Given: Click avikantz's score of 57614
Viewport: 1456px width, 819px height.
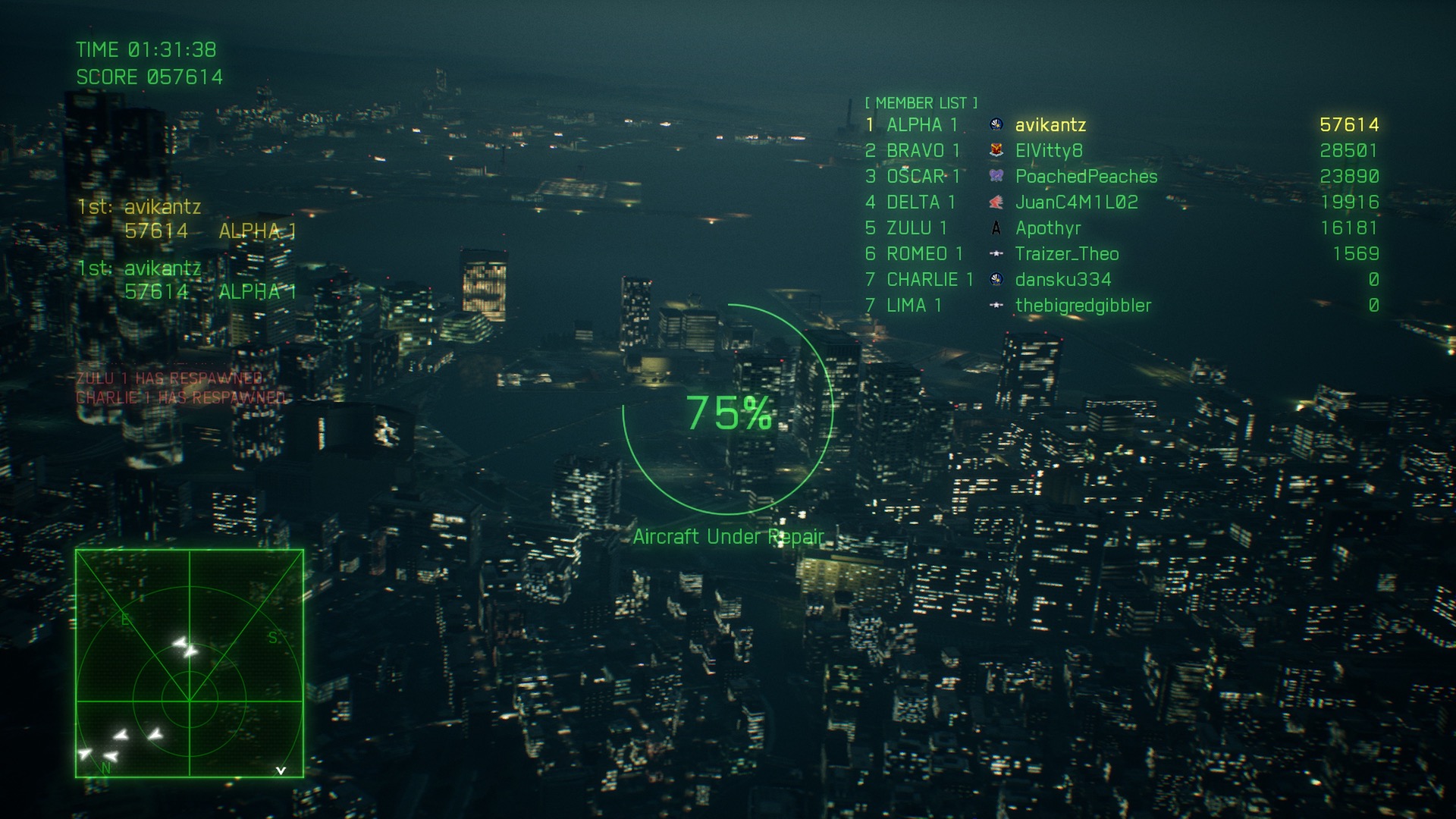Looking at the screenshot, I should (1351, 125).
